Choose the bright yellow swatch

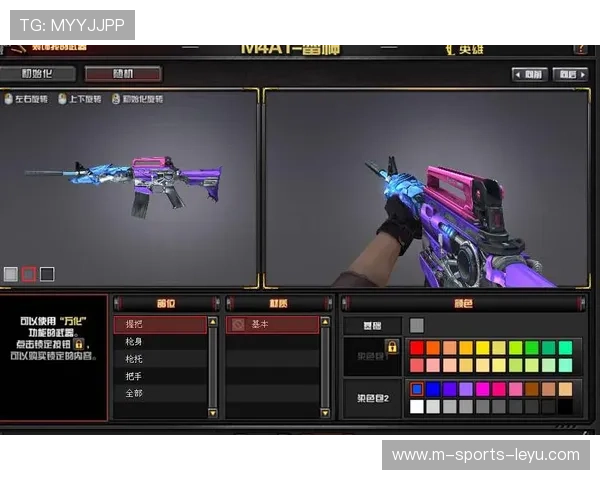click(483, 348)
